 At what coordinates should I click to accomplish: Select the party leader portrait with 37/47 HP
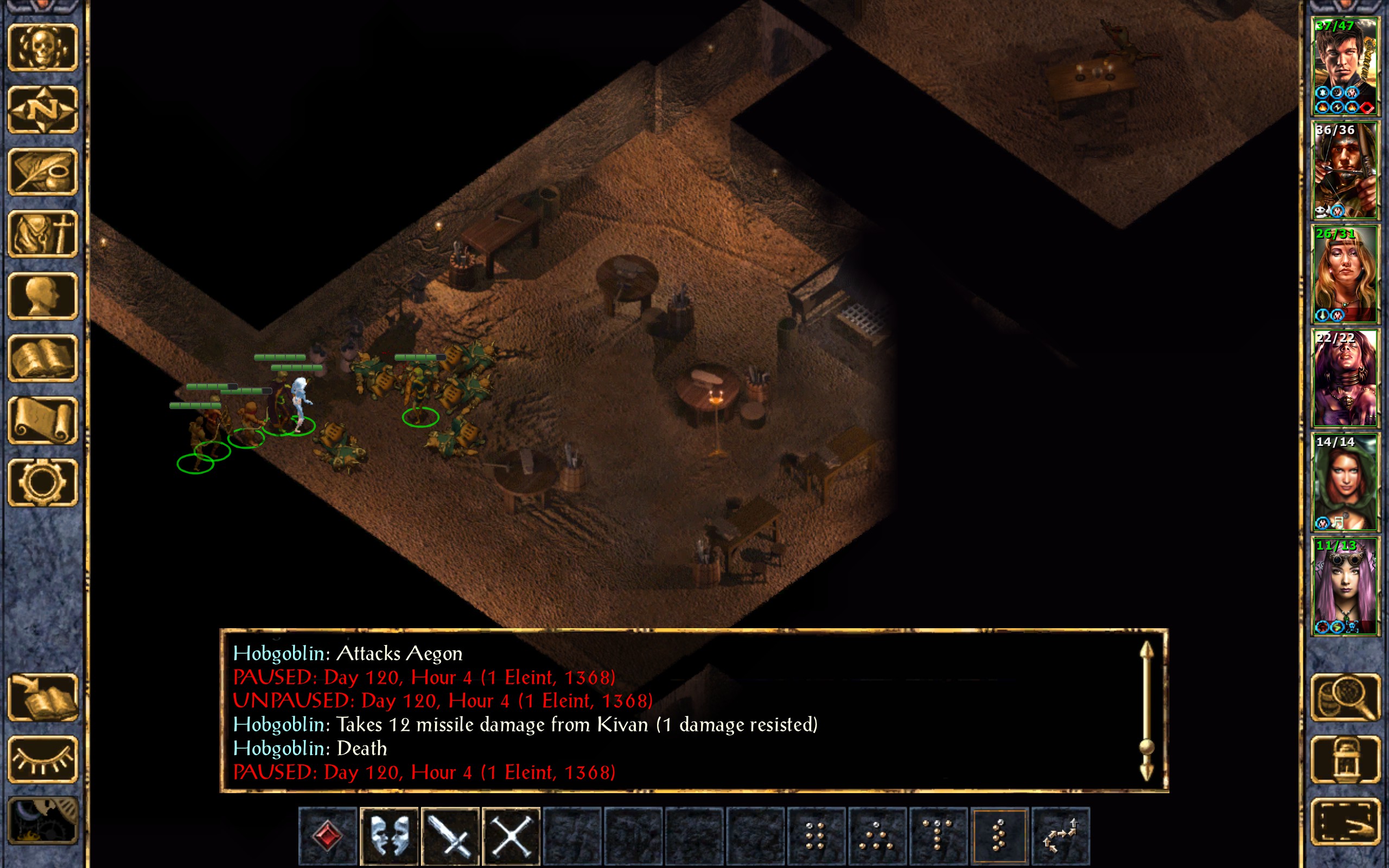pyautogui.click(x=1345, y=67)
